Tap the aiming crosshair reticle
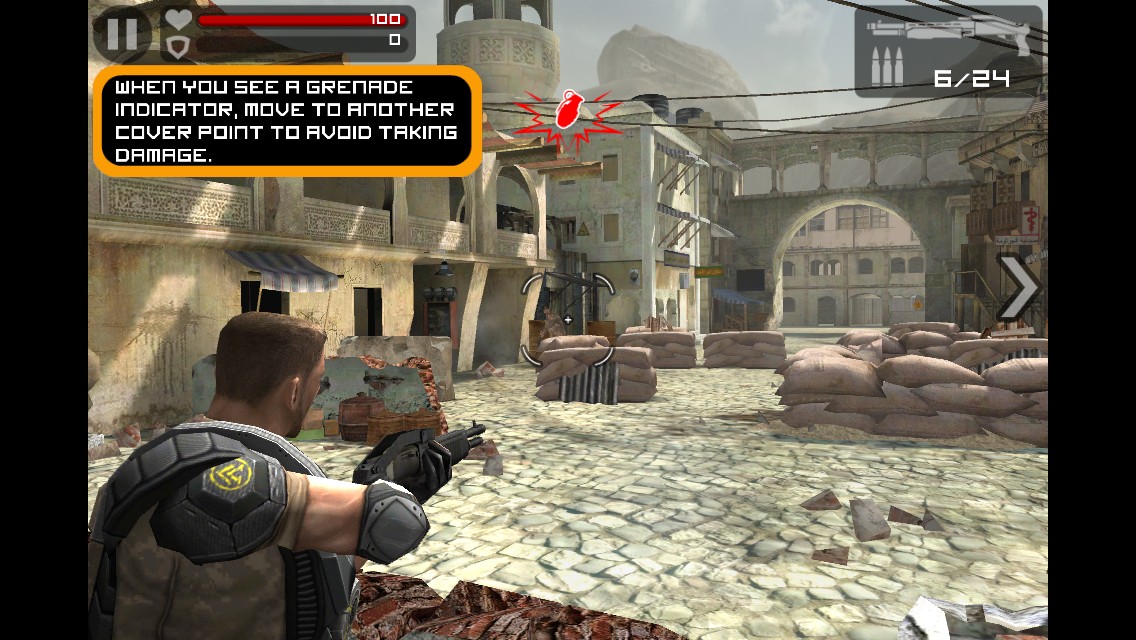1136x640 pixels. pos(567,320)
